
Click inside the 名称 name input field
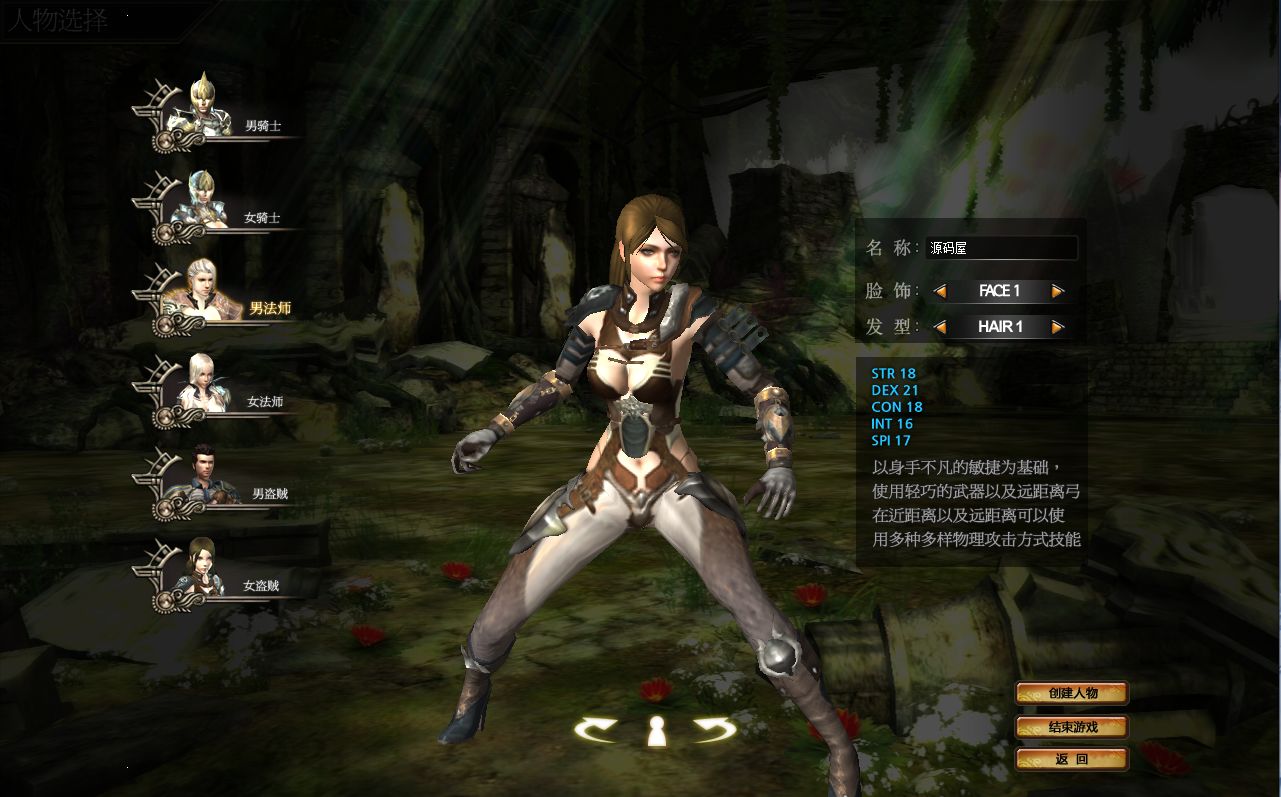(x=1000, y=248)
